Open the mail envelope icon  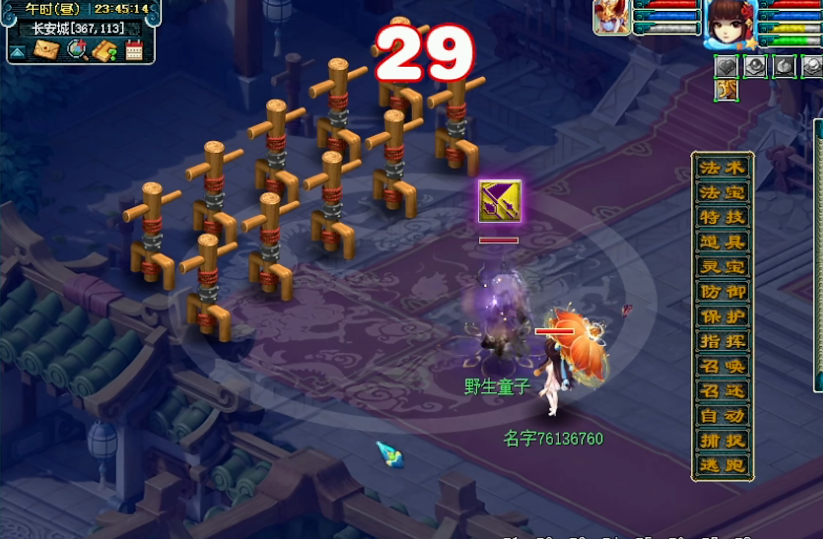(47, 49)
